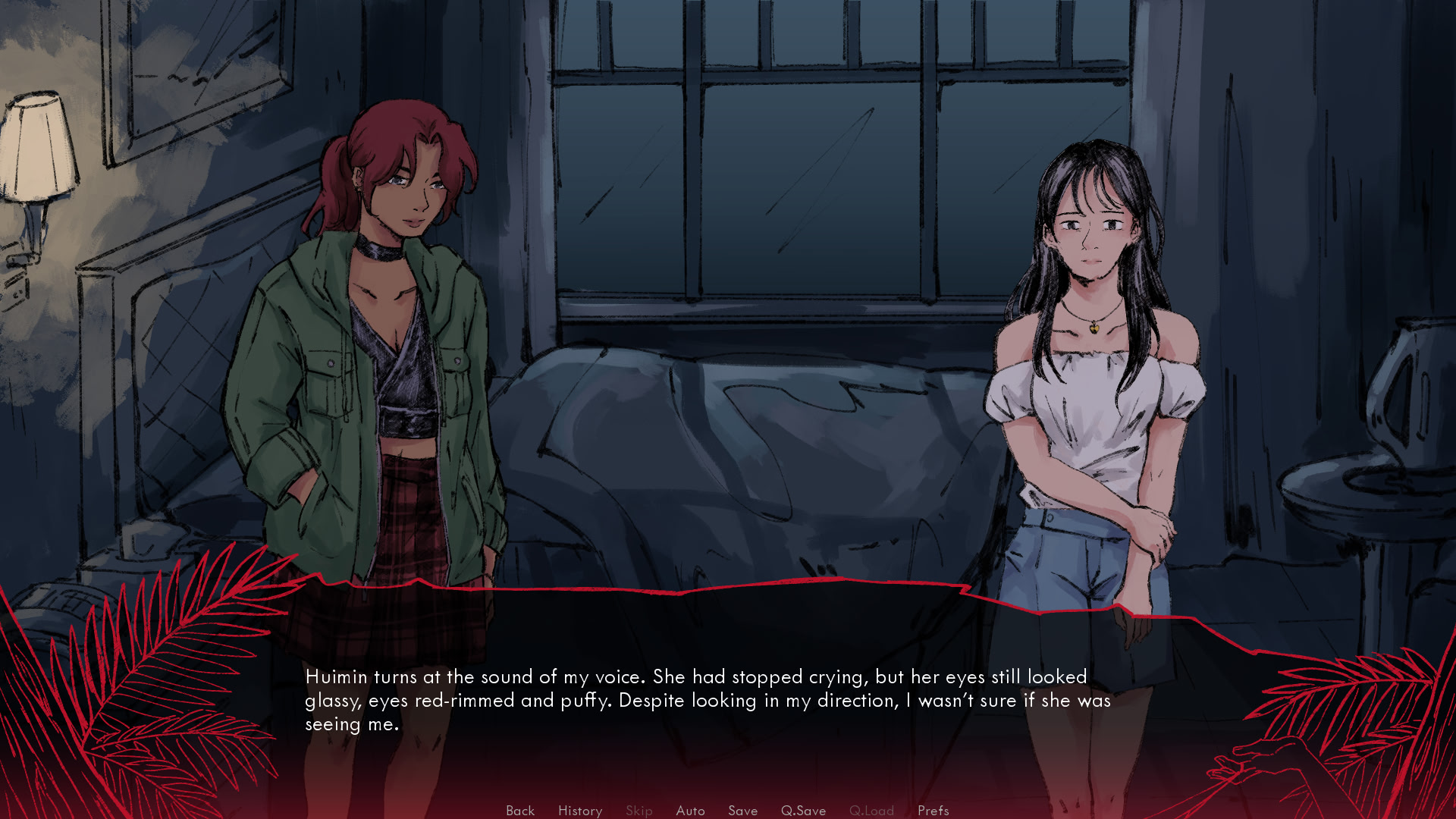
Task: Open the dialogue History log
Action: (x=580, y=810)
